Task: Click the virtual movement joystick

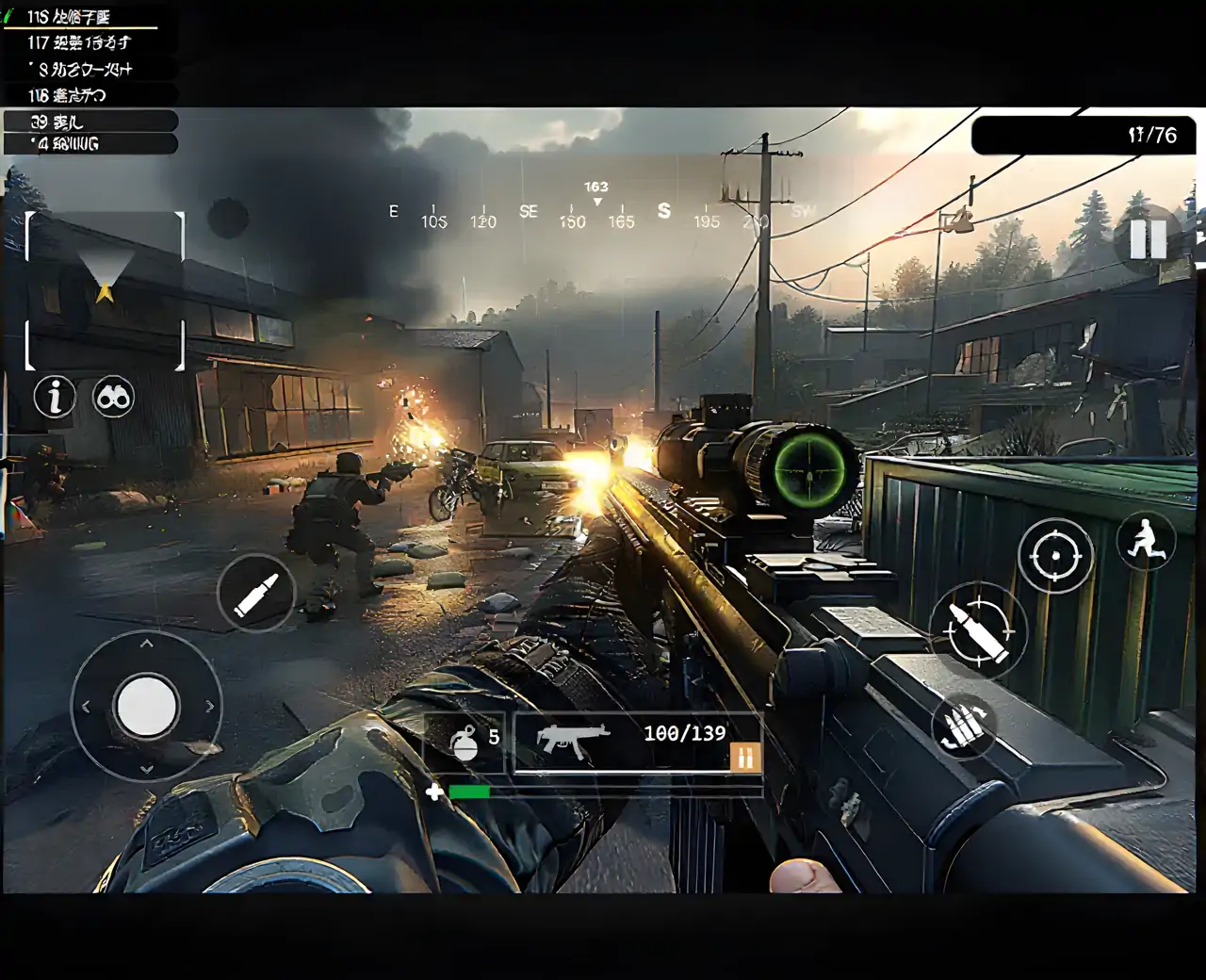Action: (x=146, y=705)
